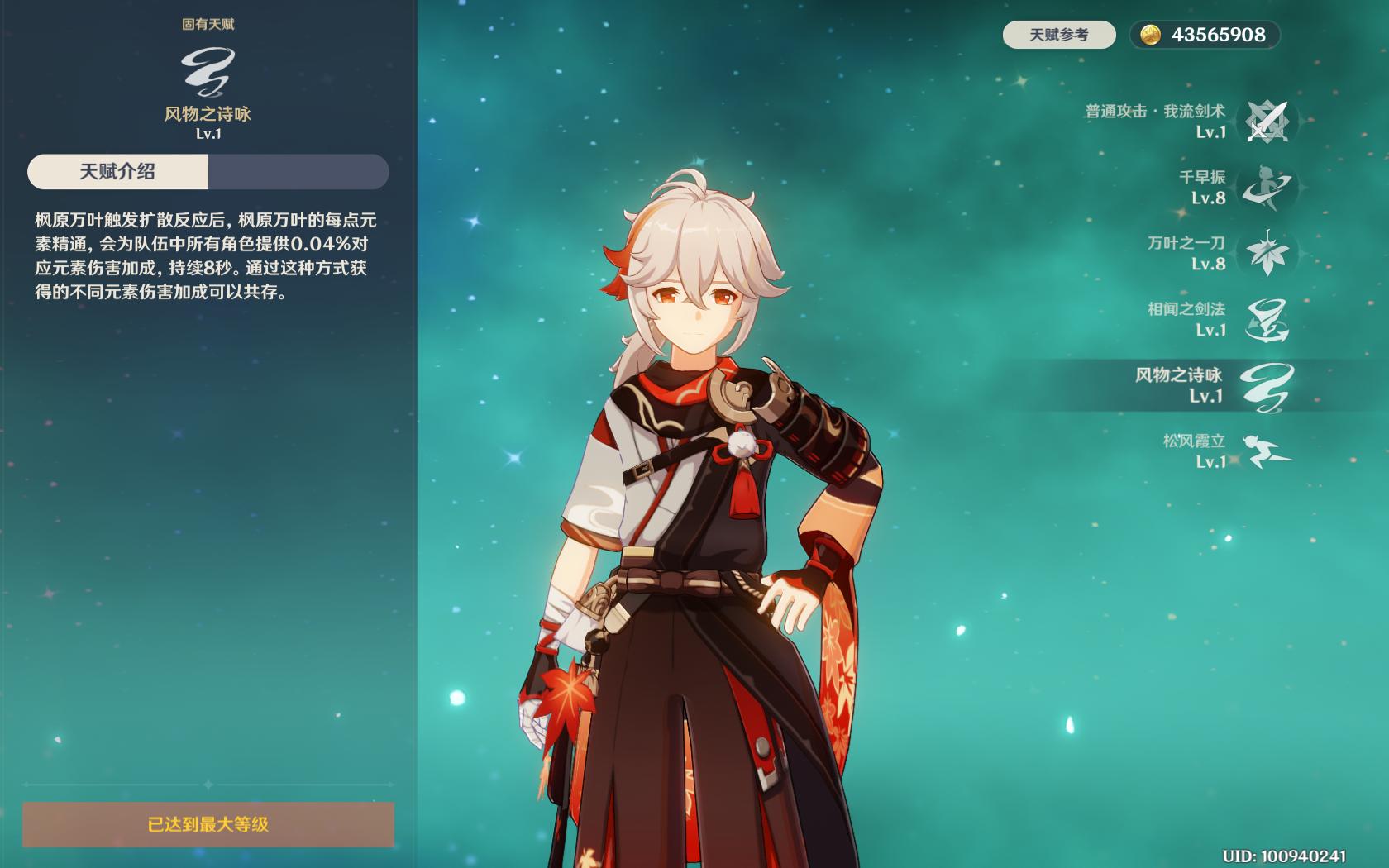
Task: Choose the 万叶之一刀 burst talent
Action: [1266, 253]
